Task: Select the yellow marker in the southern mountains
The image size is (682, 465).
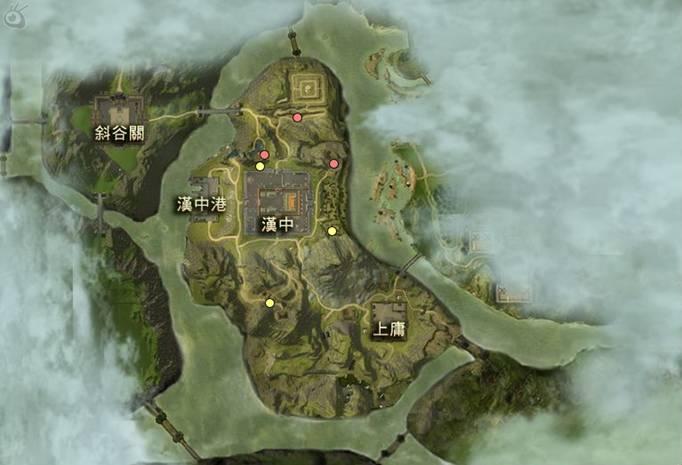Action: pos(269,302)
